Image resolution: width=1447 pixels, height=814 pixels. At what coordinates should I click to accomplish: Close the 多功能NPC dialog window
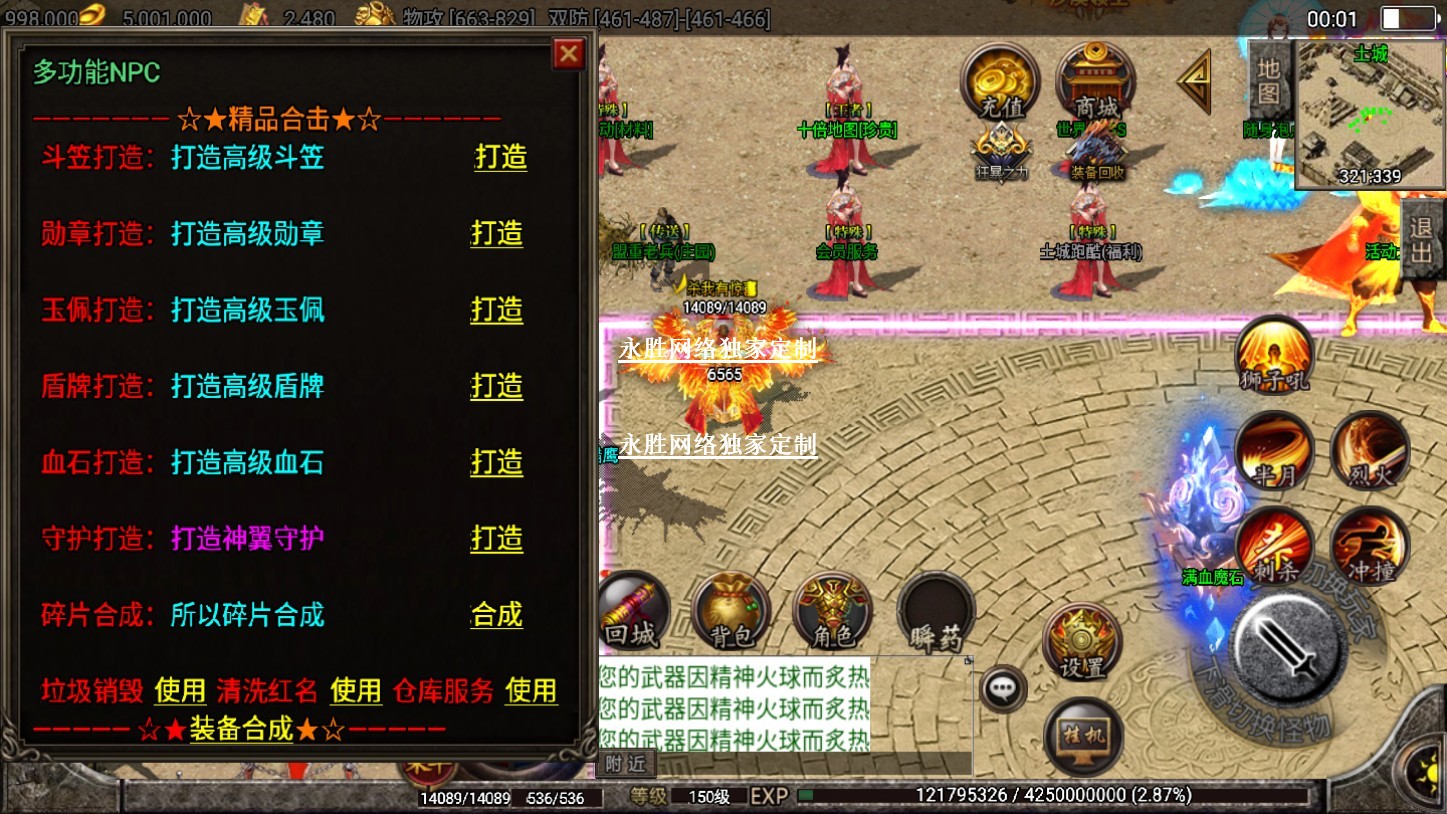[569, 53]
